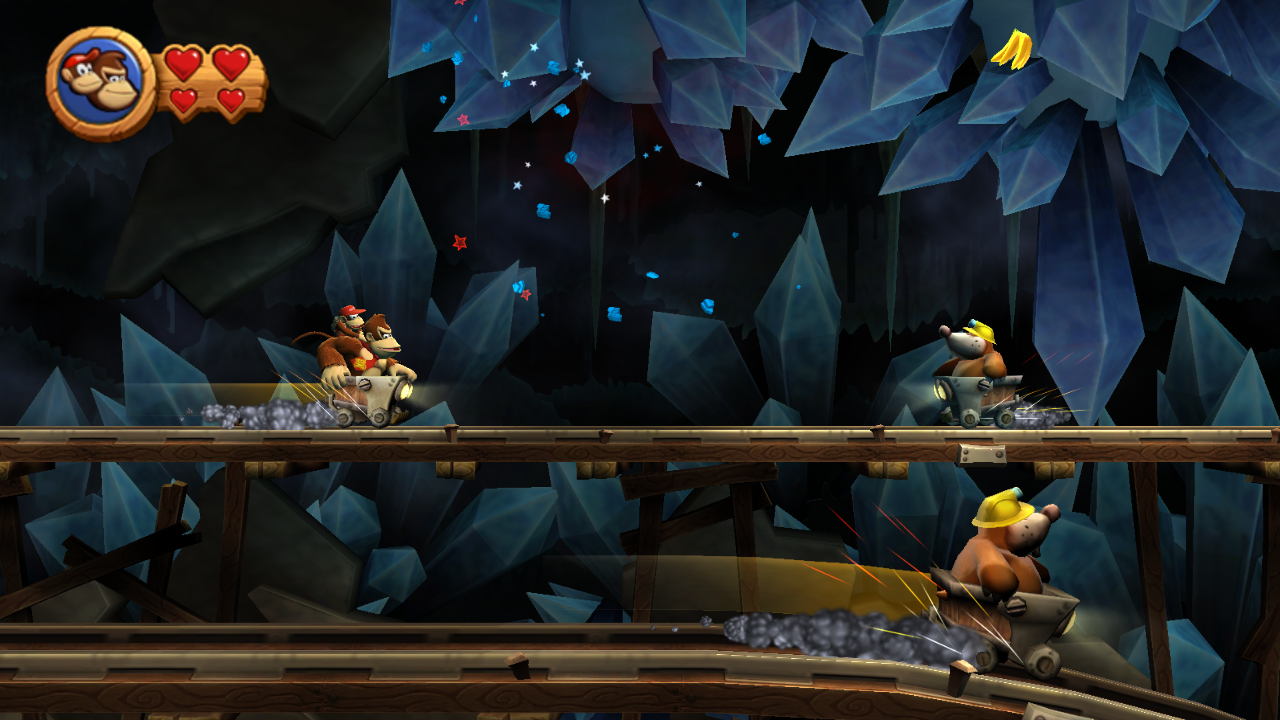The image size is (1280, 720).
Task: Click the Donkey Kong and Diddy portrait badge
Action: coord(99,83)
